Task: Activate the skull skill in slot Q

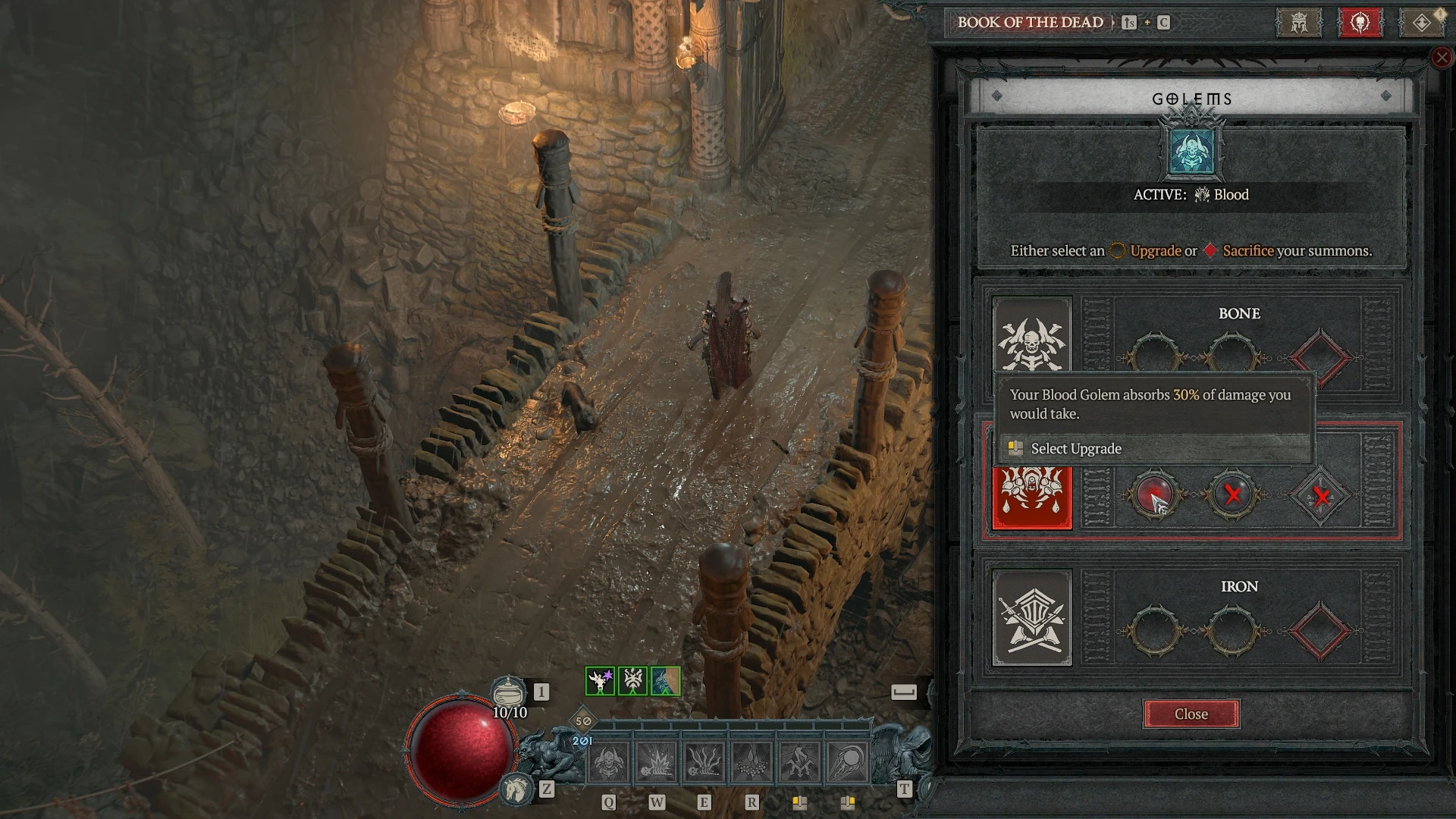Action: (x=608, y=762)
